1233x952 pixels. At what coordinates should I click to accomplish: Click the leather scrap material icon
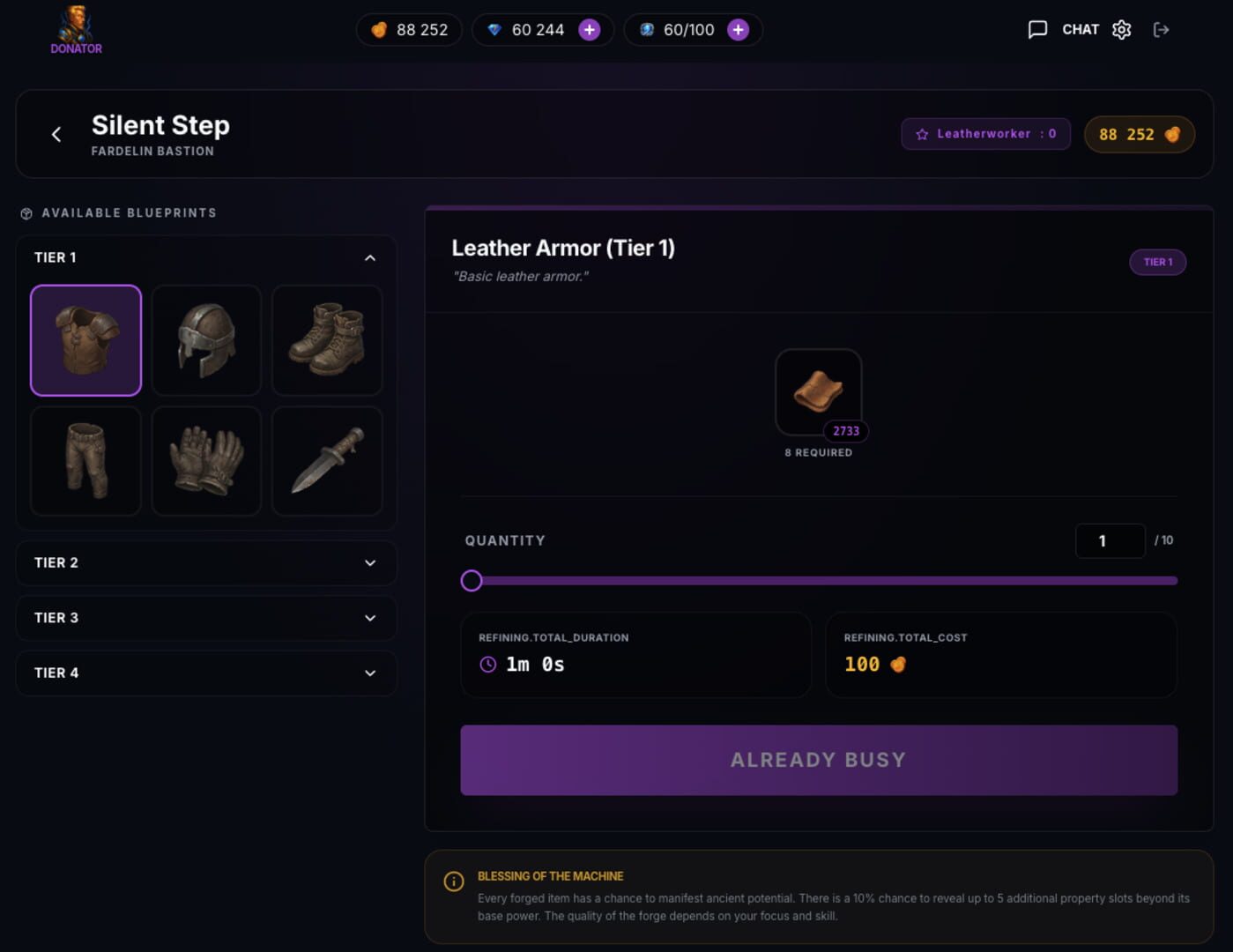pos(818,390)
